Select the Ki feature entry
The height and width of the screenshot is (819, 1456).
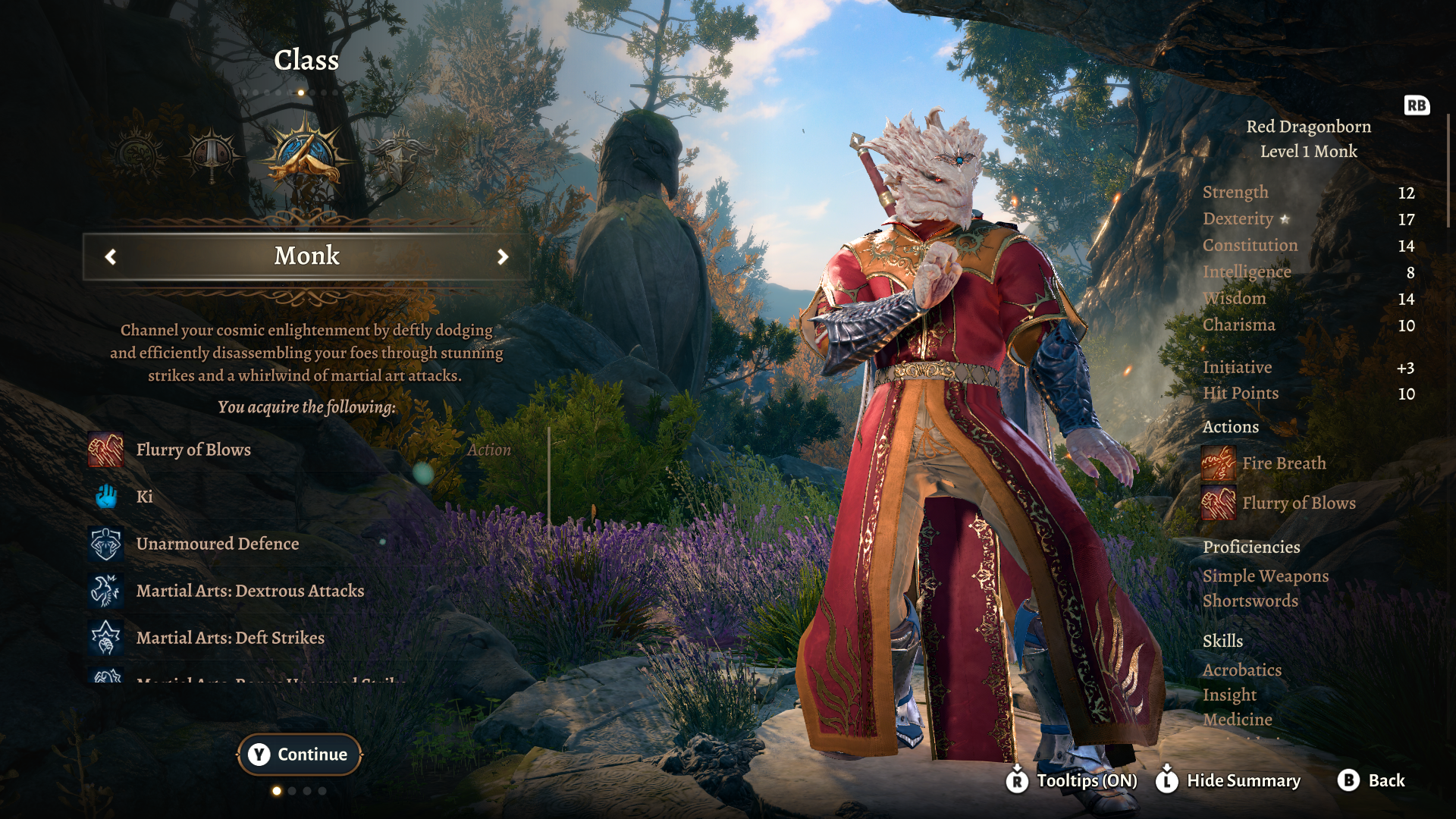144,497
